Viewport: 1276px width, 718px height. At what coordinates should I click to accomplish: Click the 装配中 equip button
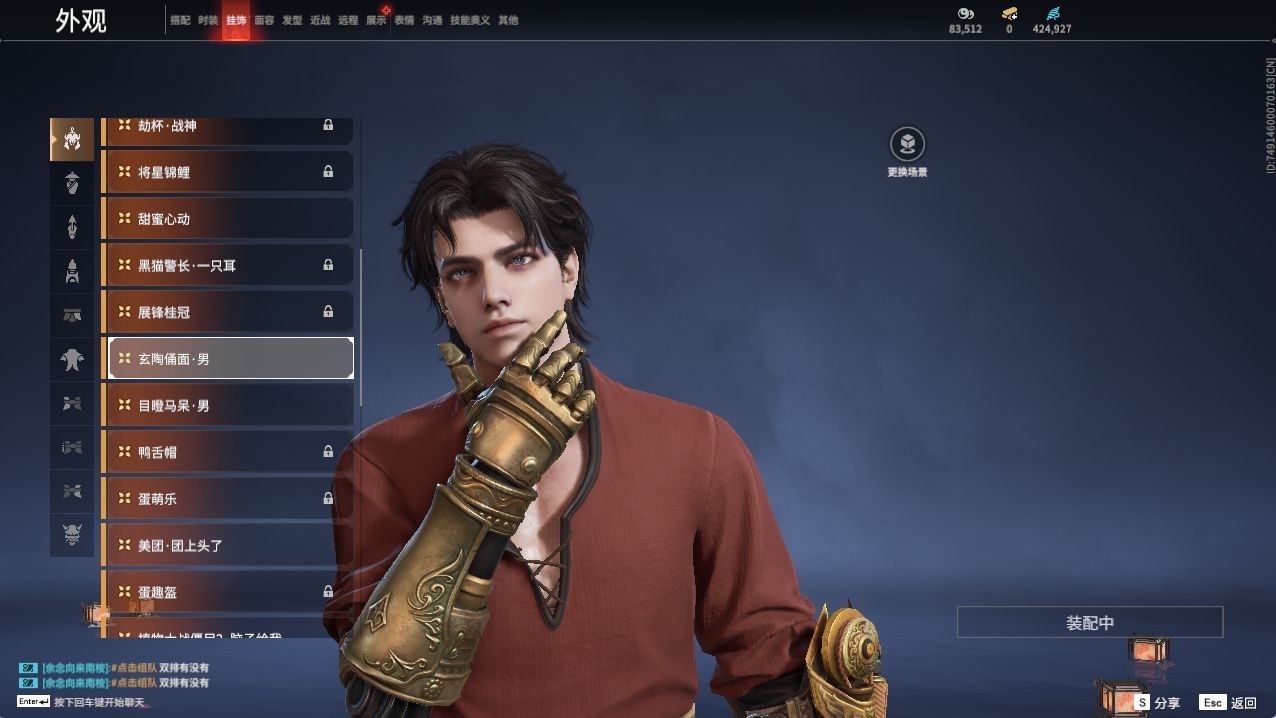point(1089,622)
